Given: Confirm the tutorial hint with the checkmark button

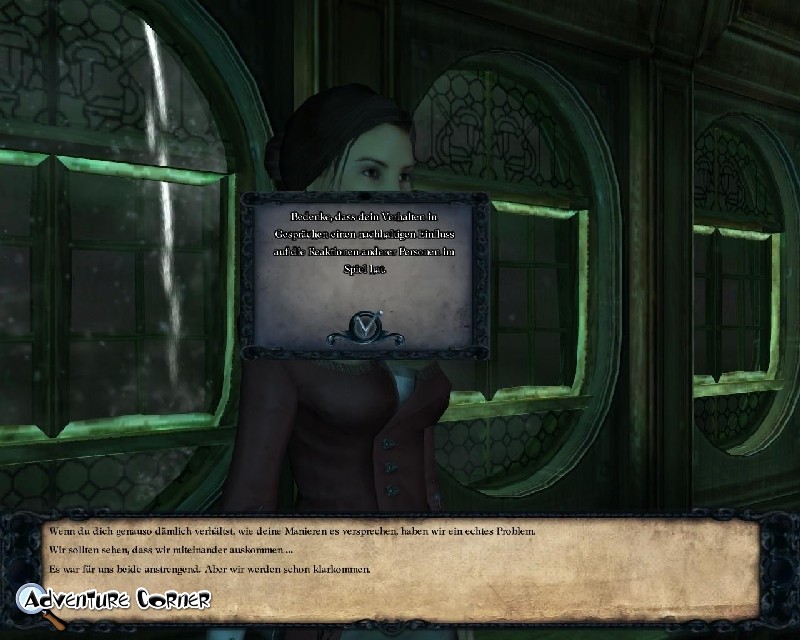Looking at the screenshot, I should (364, 324).
